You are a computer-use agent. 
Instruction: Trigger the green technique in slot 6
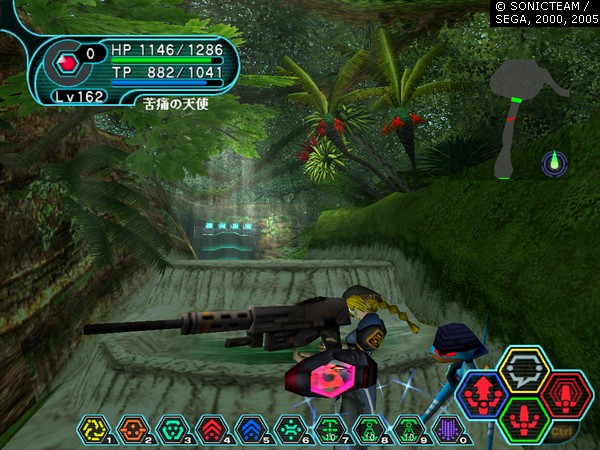[288, 430]
